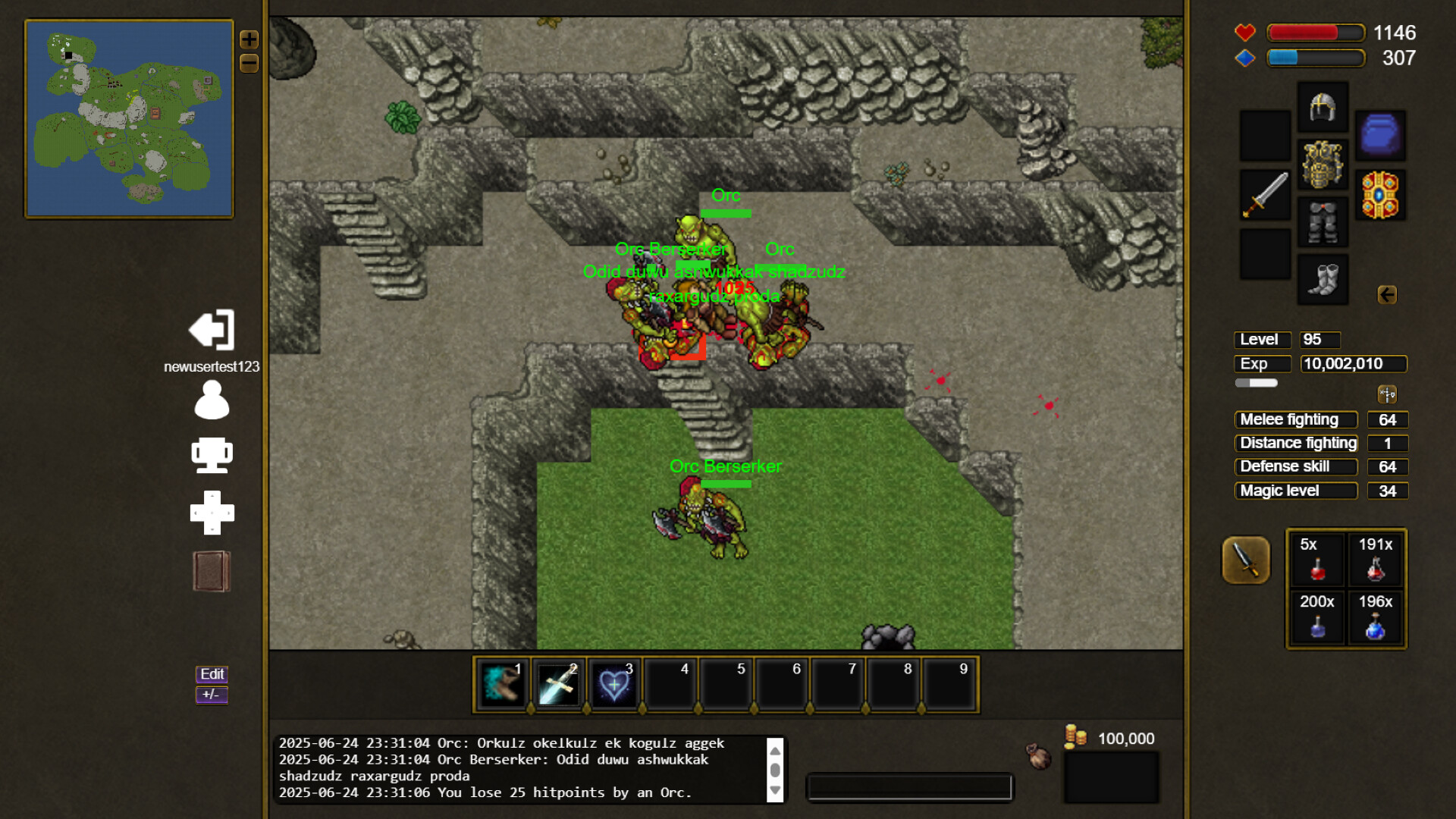This screenshot has width=1456, height=819.
Task: Click the movement cross icon in sidebar
Action: 212,513
